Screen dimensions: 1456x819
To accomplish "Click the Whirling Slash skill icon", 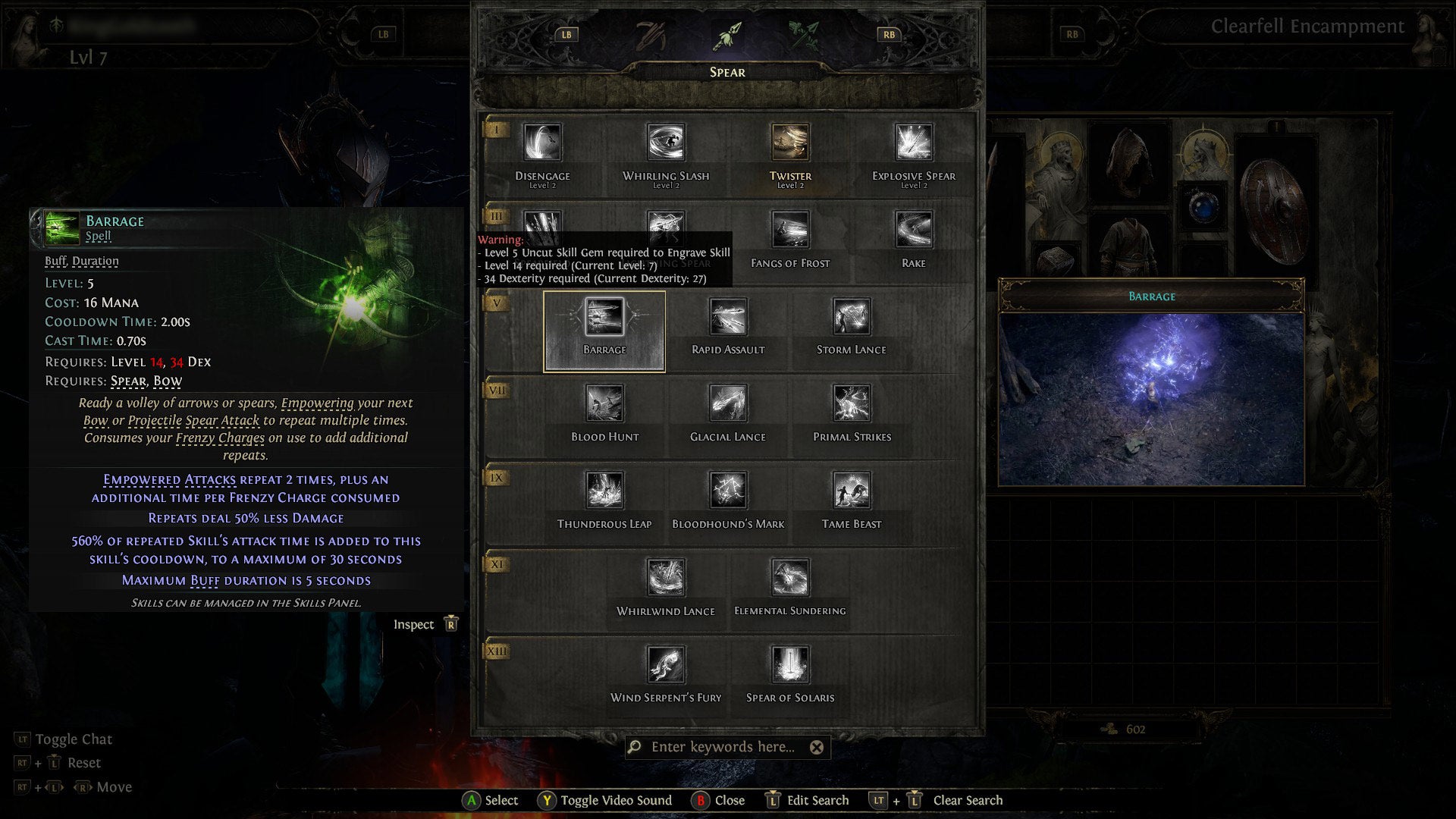I will (667, 143).
